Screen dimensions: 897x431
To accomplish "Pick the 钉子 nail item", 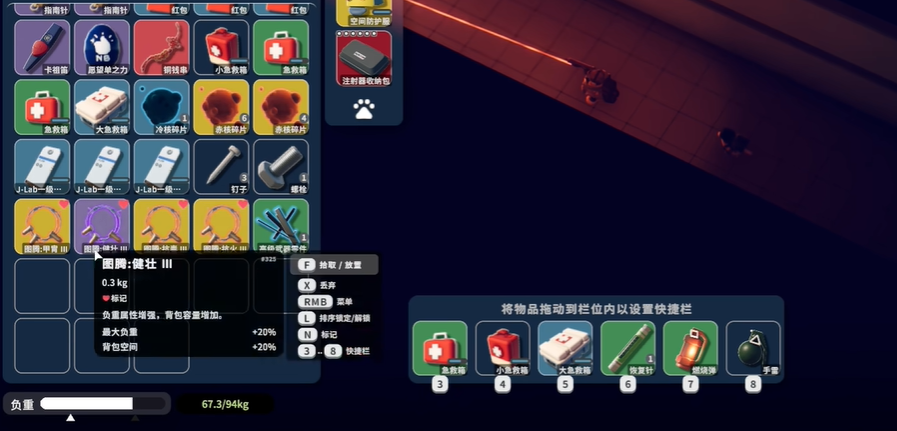I will 221,166.
